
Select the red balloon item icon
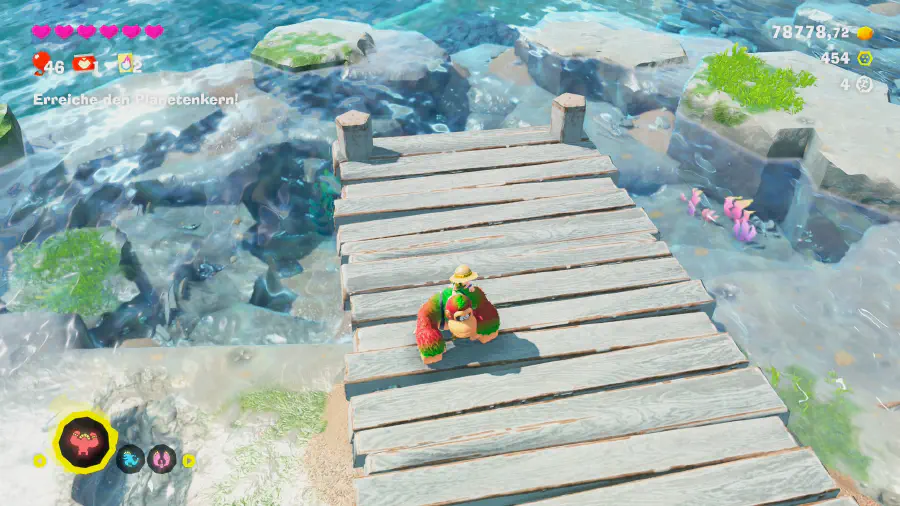click(41, 64)
